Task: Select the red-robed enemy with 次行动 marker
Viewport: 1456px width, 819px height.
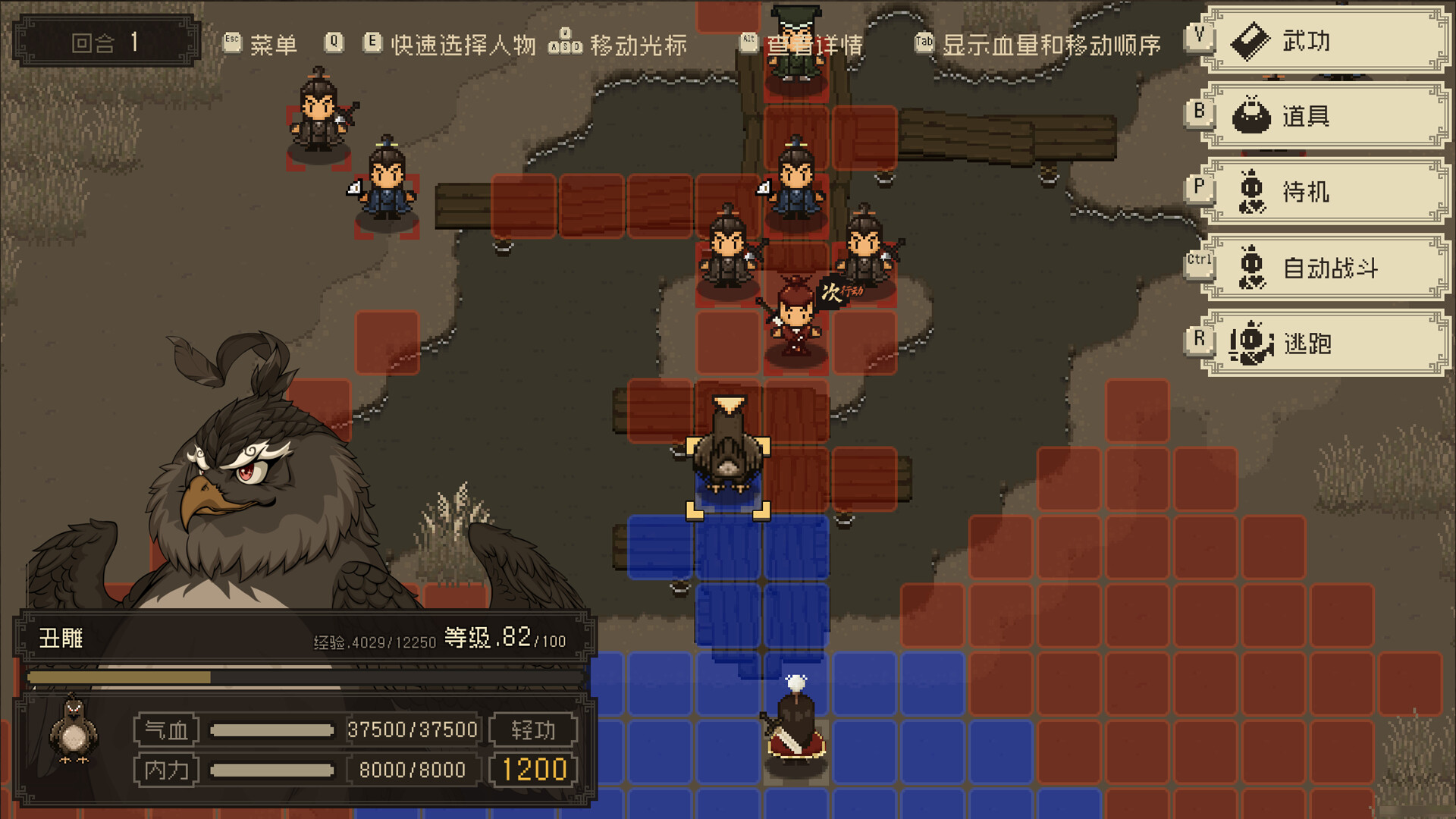Action: click(x=794, y=320)
